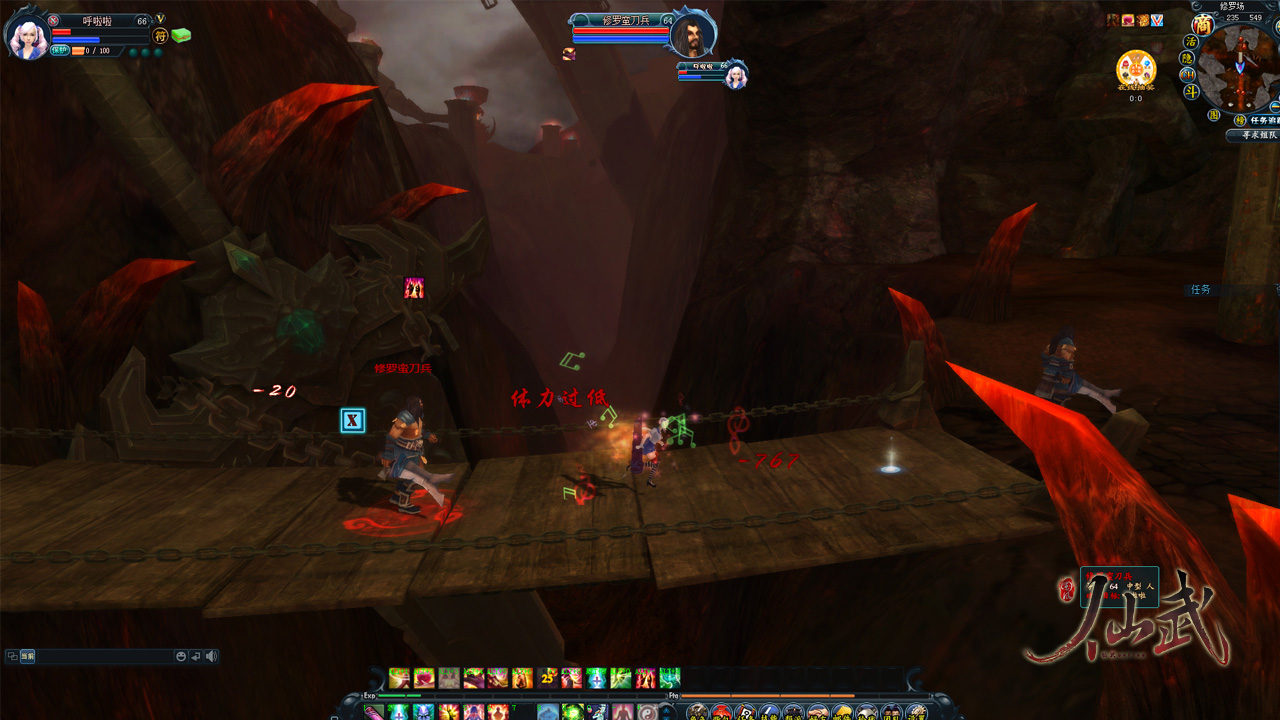Click the minimap
Viewport: 1280px width, 720px height.
point(1240,68)
